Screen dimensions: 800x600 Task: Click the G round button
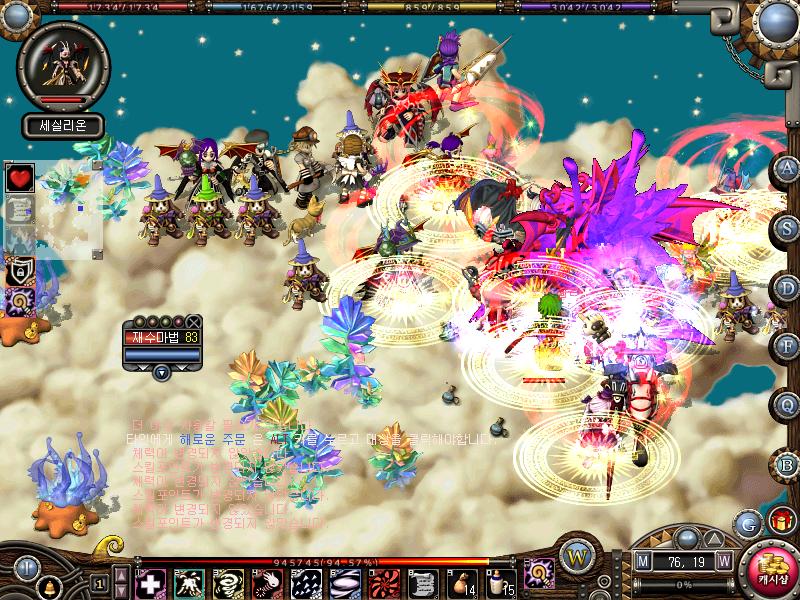point(747,522)
